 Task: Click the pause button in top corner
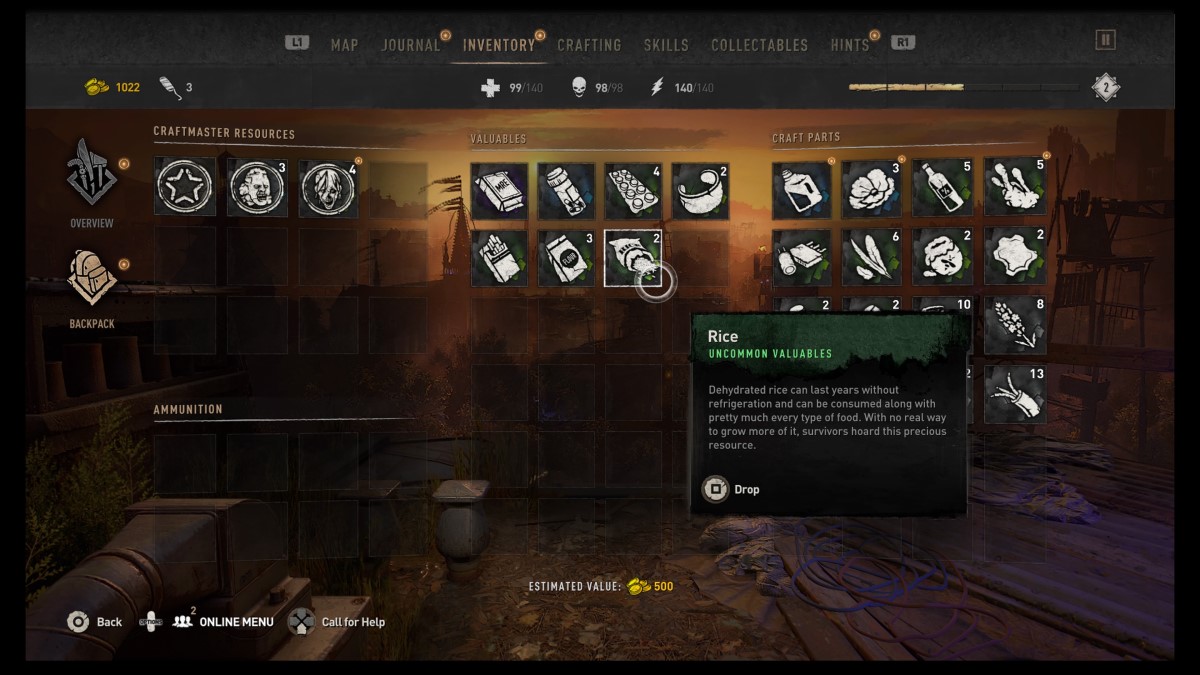pos(1105,40)
